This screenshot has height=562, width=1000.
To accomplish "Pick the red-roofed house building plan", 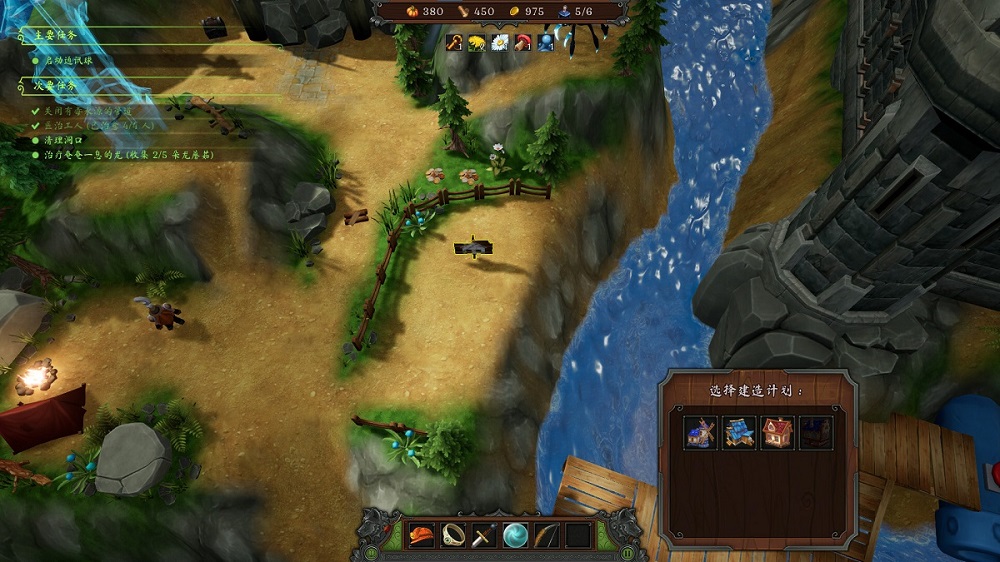I will (777, 433).
